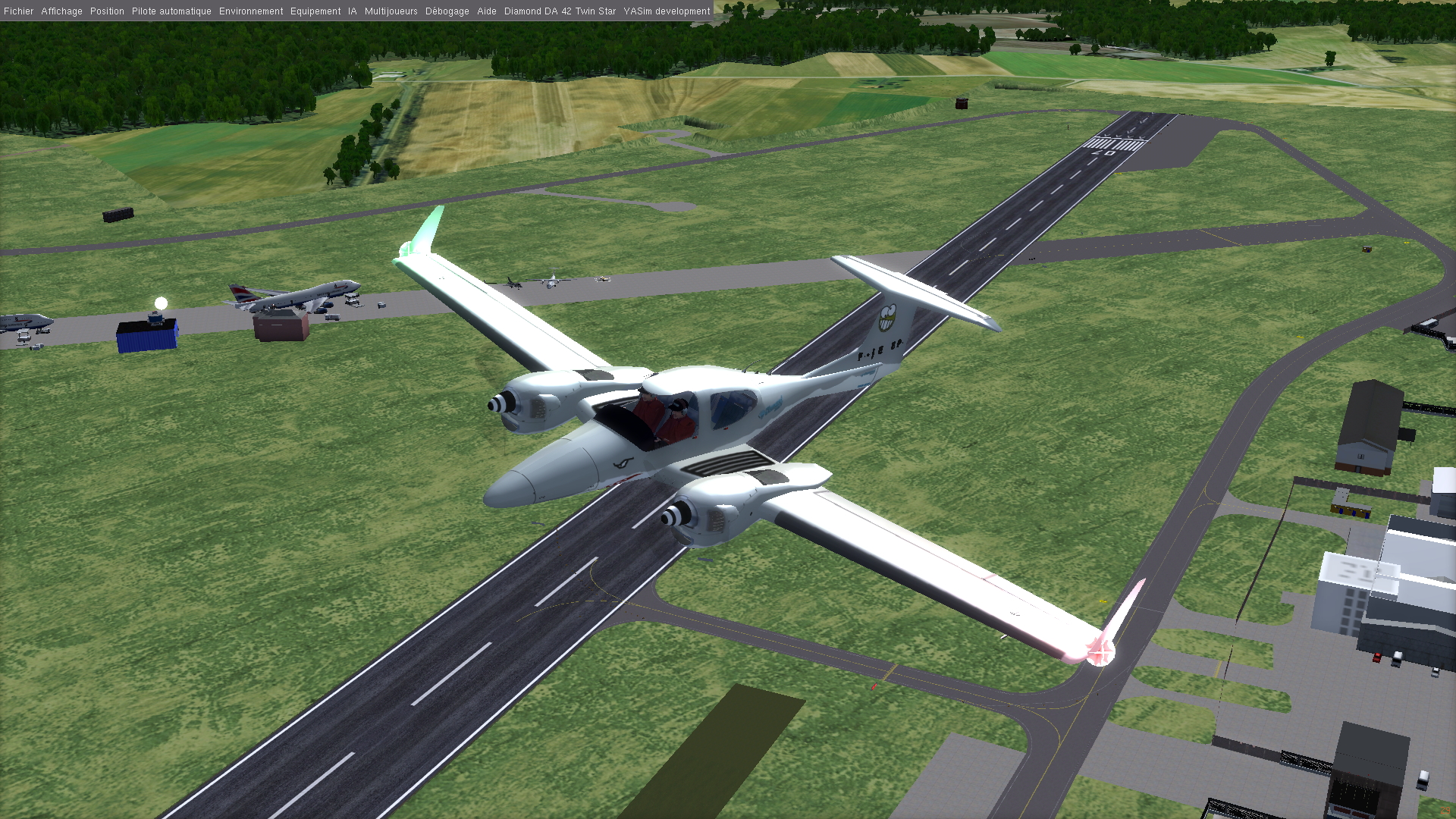The image size is (1456, 819).
Task: Open the Diamond DA 42 Twin Star menu
Action: [x=560, y=11]
